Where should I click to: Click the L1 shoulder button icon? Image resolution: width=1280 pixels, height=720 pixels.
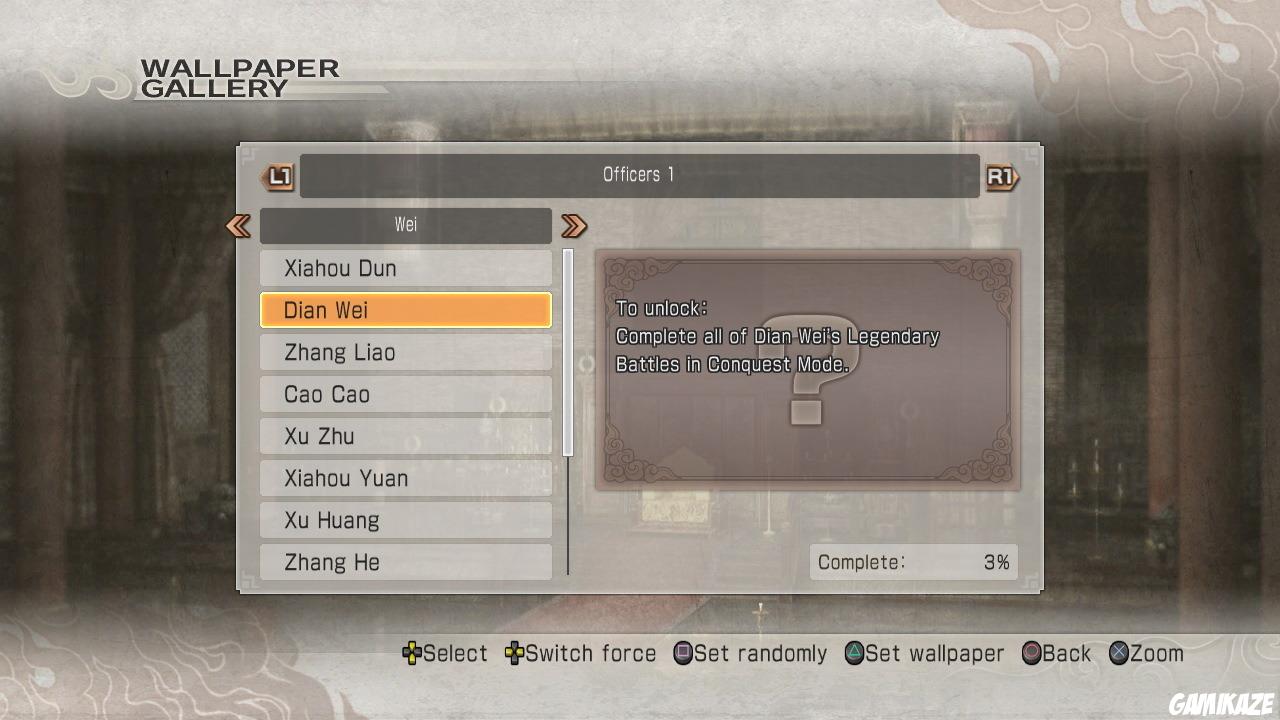click(x=279, y=175)
